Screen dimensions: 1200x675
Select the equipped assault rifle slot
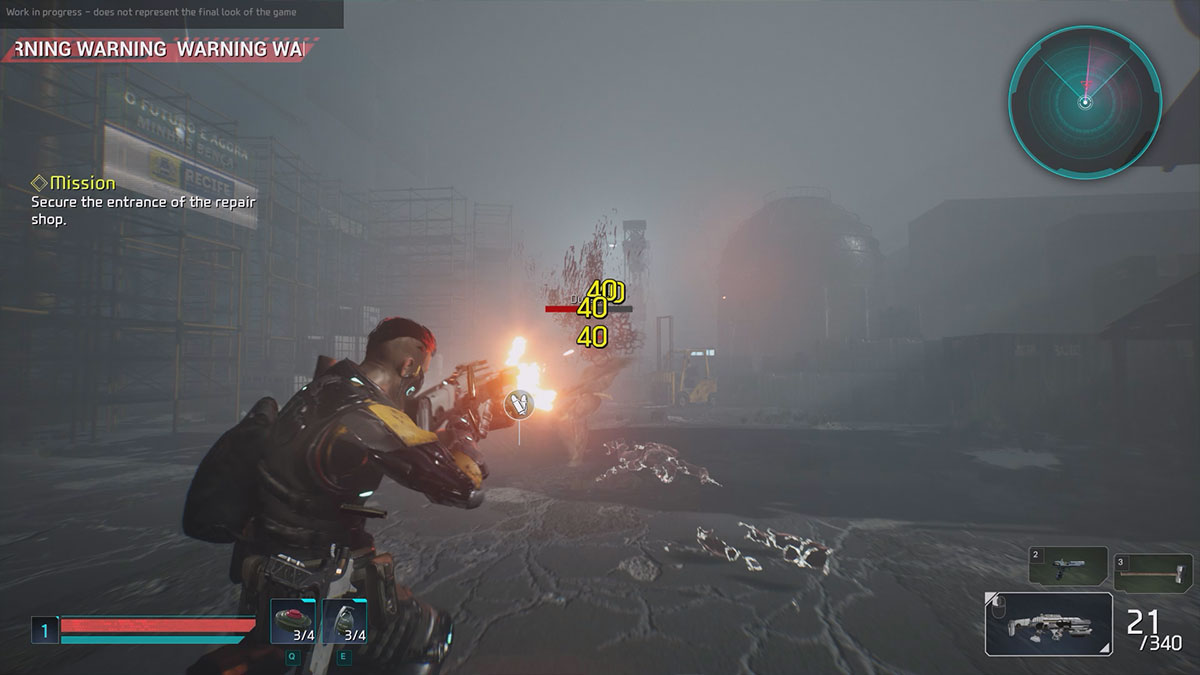(1048, 624)
